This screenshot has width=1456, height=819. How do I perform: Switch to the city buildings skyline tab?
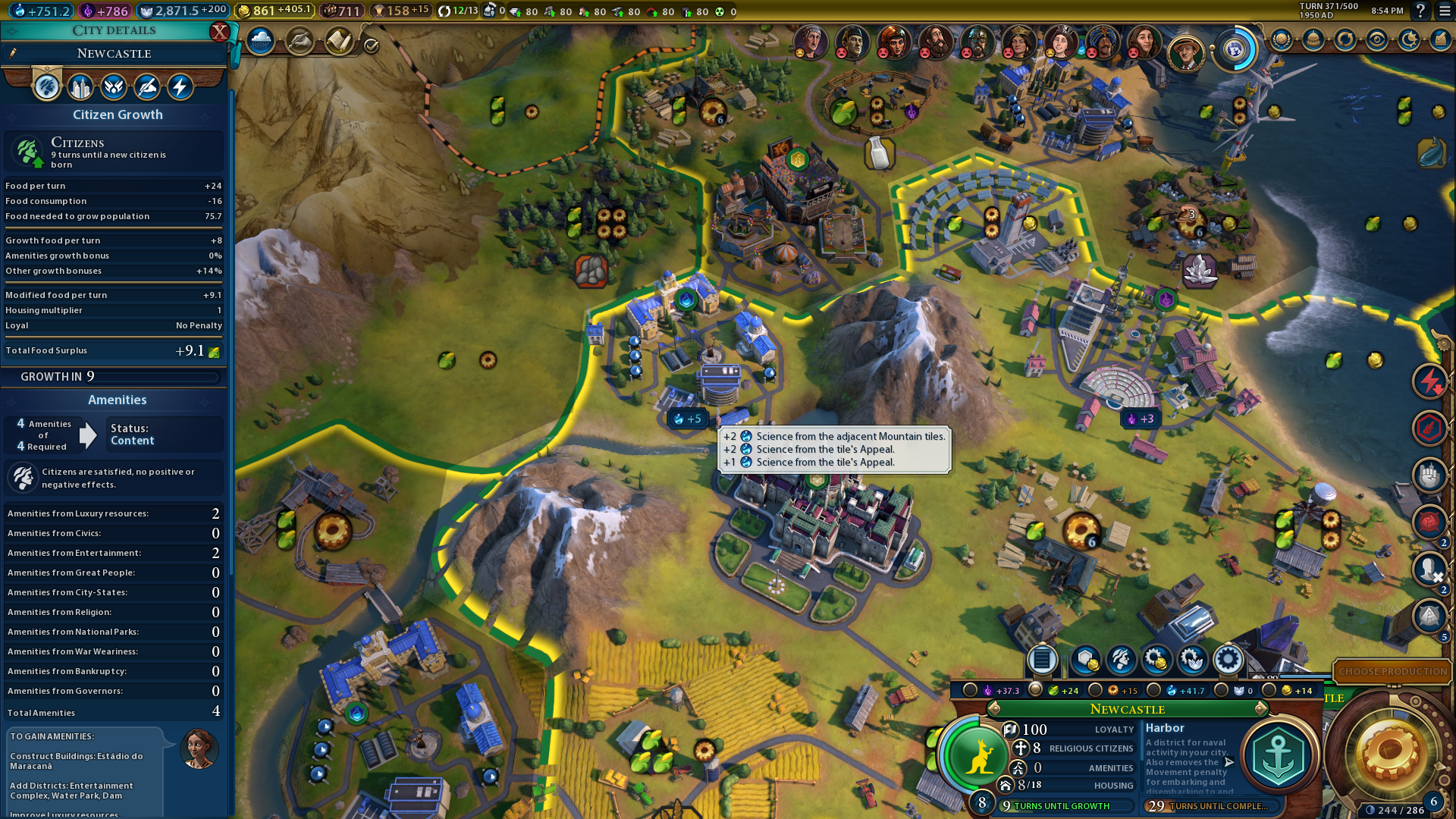80,87
